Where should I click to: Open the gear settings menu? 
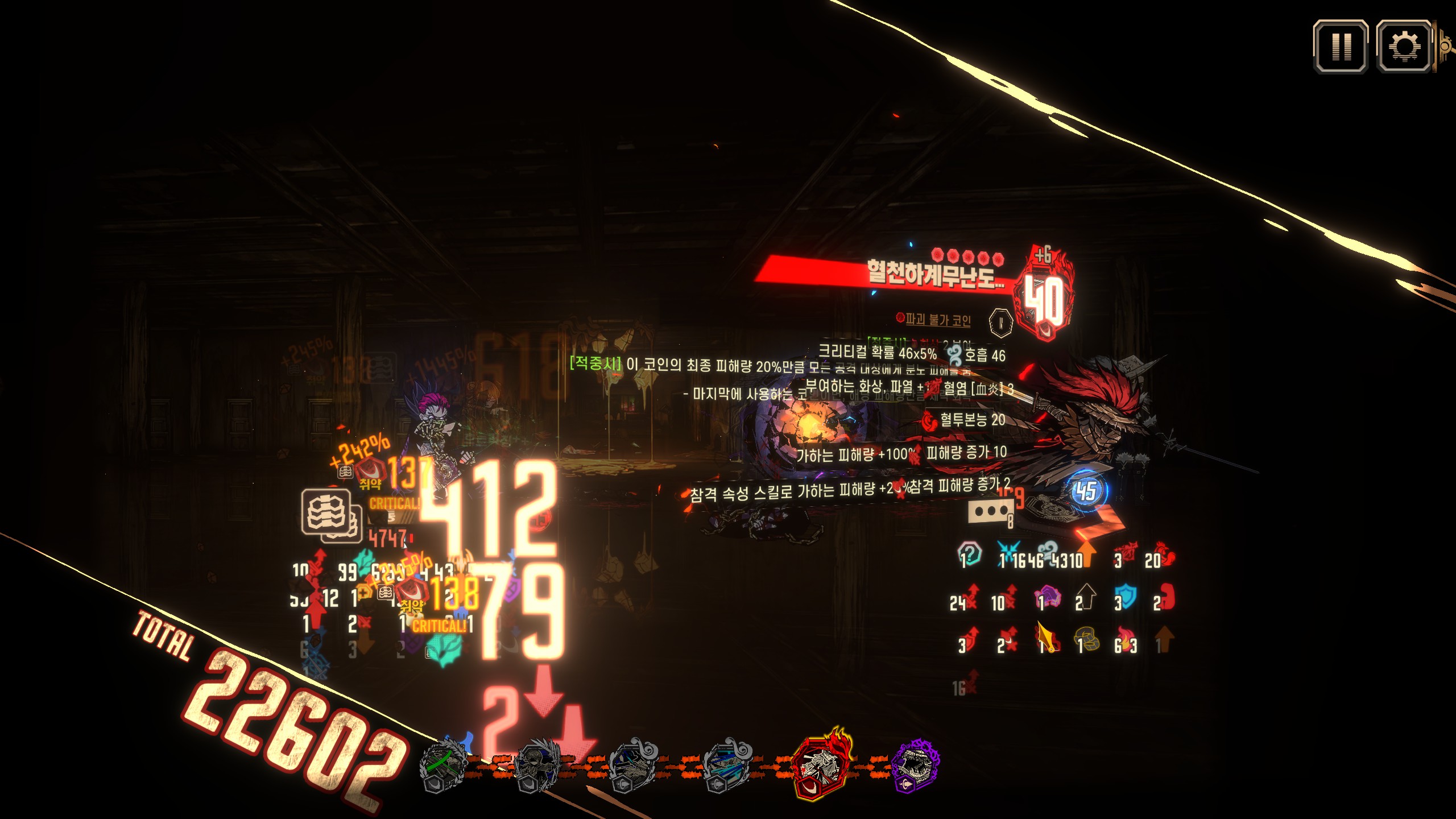tap(1404, 47)
